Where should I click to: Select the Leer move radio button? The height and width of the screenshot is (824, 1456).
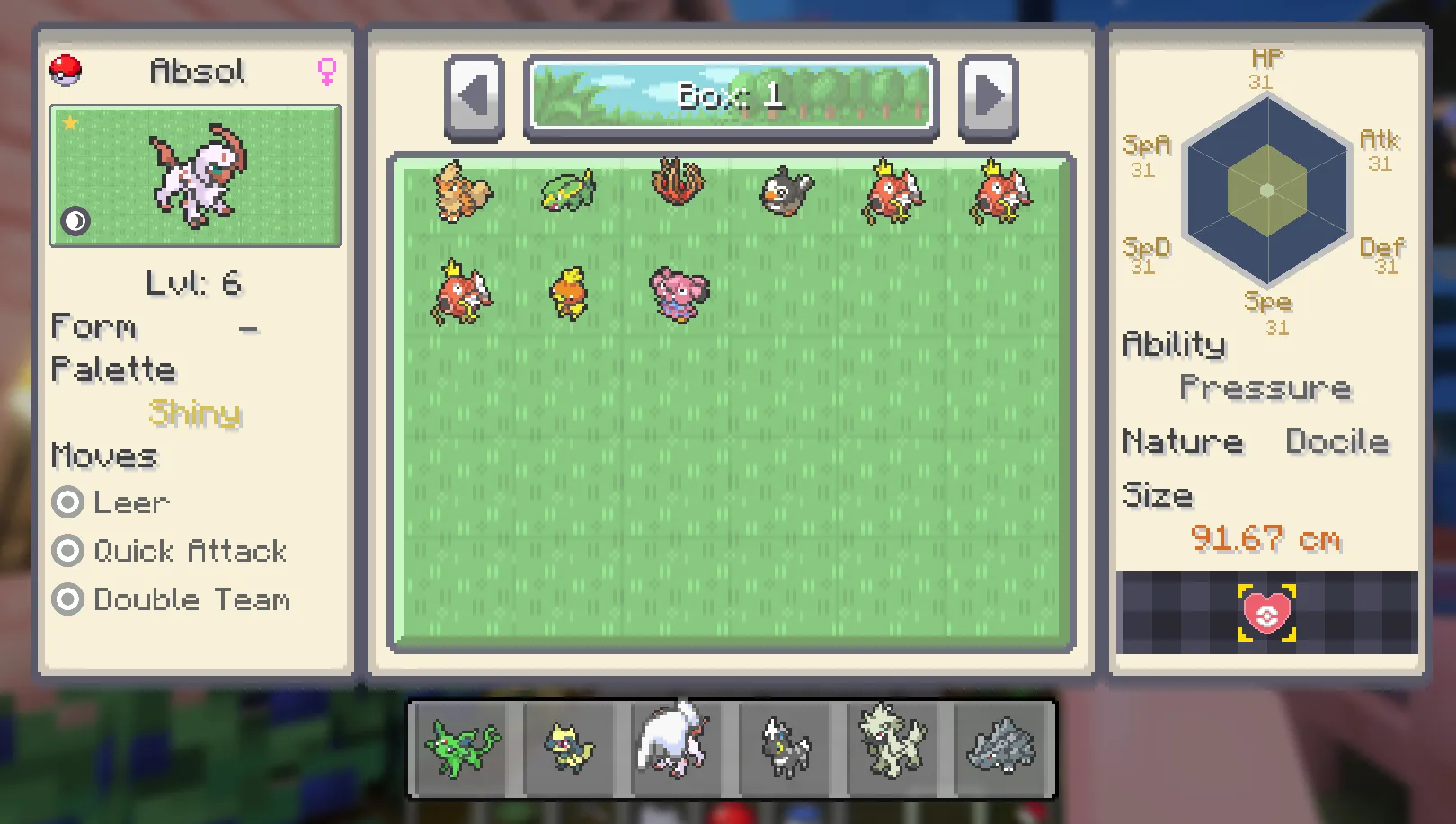(67, 502)
